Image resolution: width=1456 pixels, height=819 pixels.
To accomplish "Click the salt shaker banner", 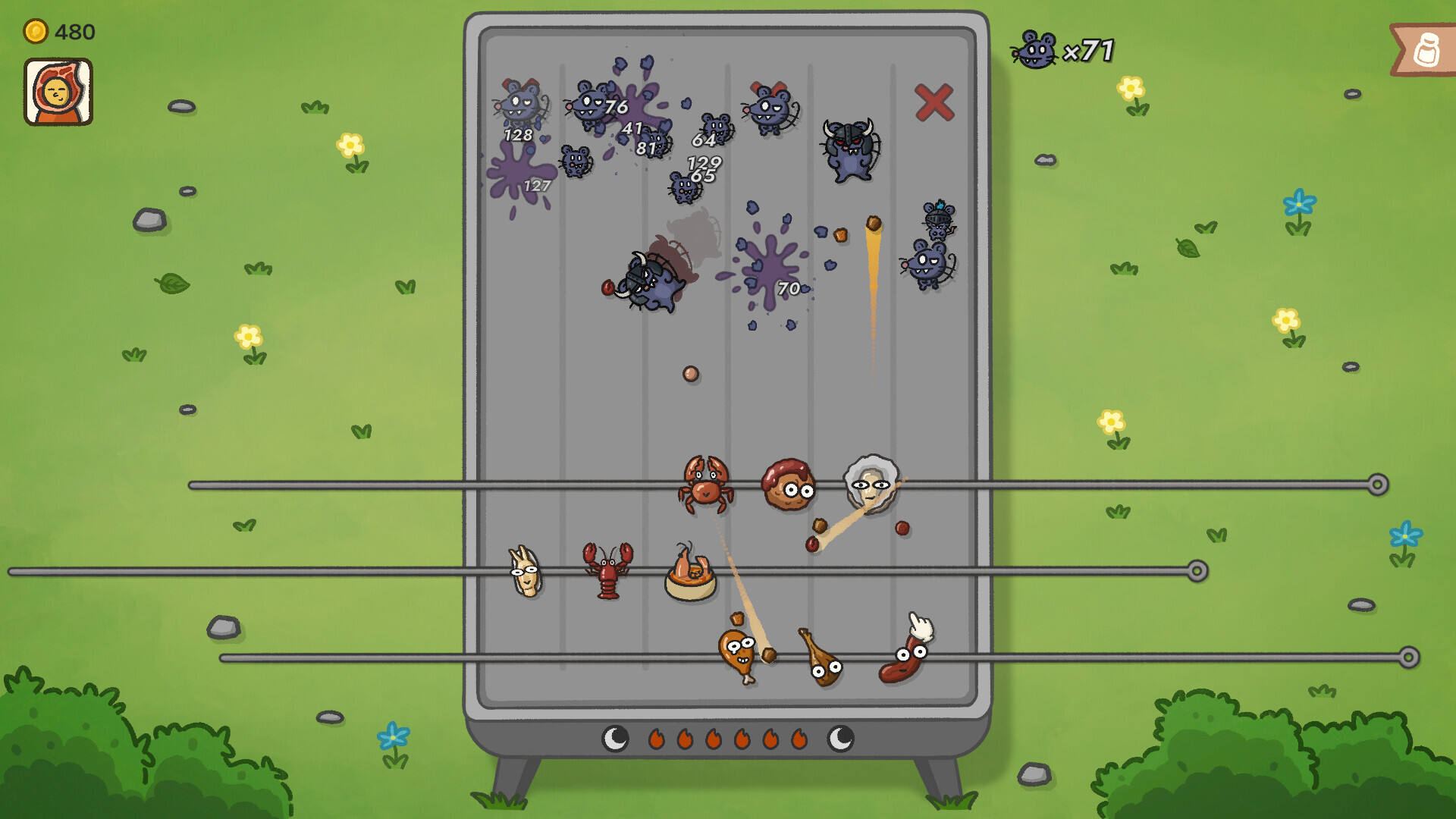I will click(1424, 50).
